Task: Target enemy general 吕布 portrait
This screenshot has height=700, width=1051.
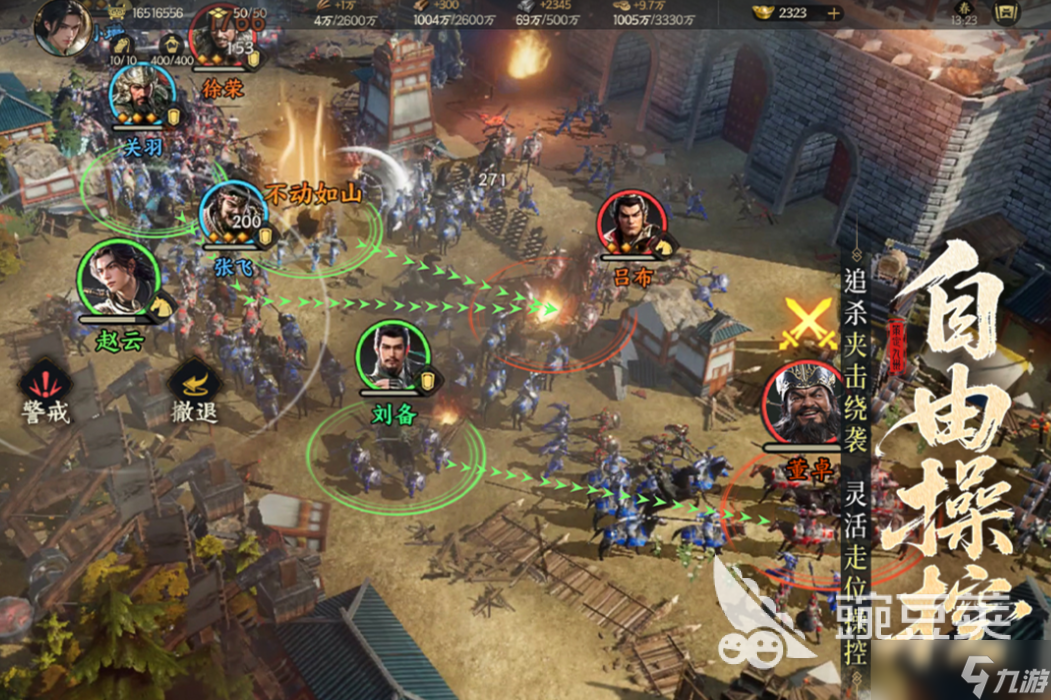Action: 632,224
